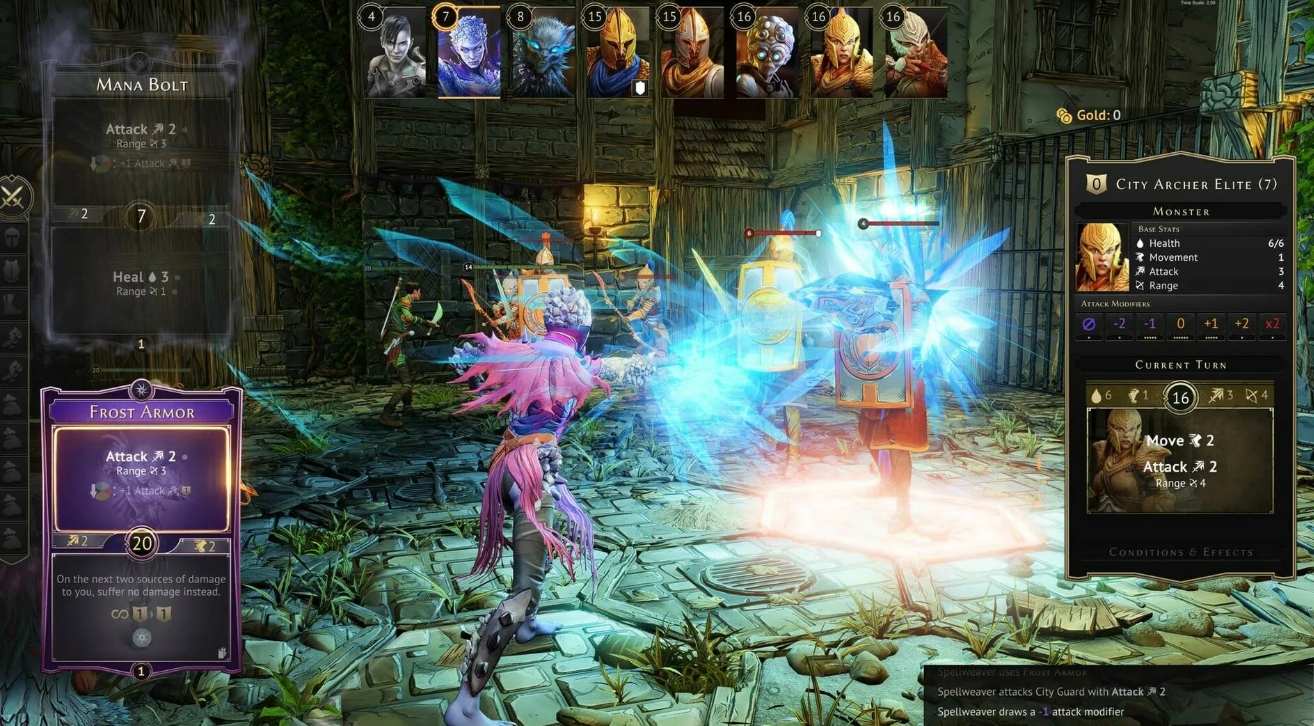Select the blue wolf portrait with initiative 8
1314x726 pixels.
click(x=543, y=55)
